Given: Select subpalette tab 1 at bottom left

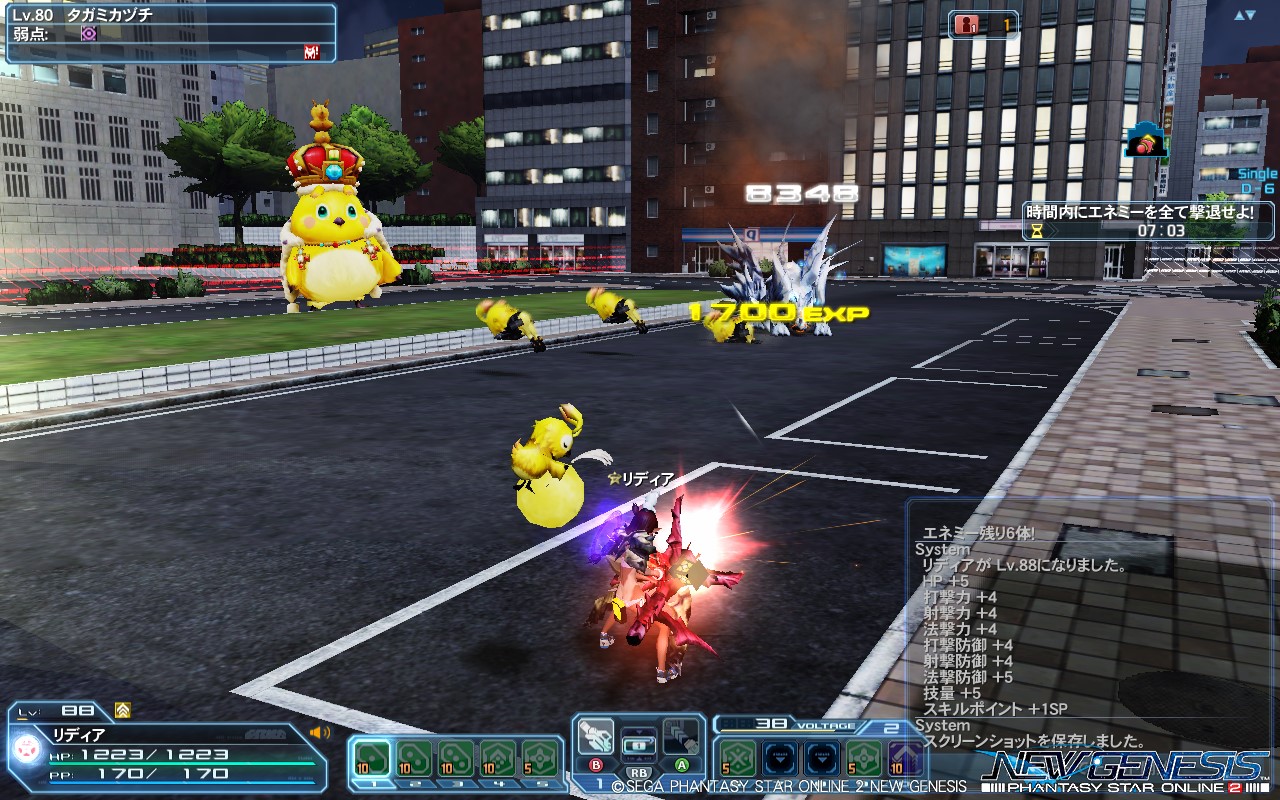Looking at the screenshot, I should coord(374,784).
